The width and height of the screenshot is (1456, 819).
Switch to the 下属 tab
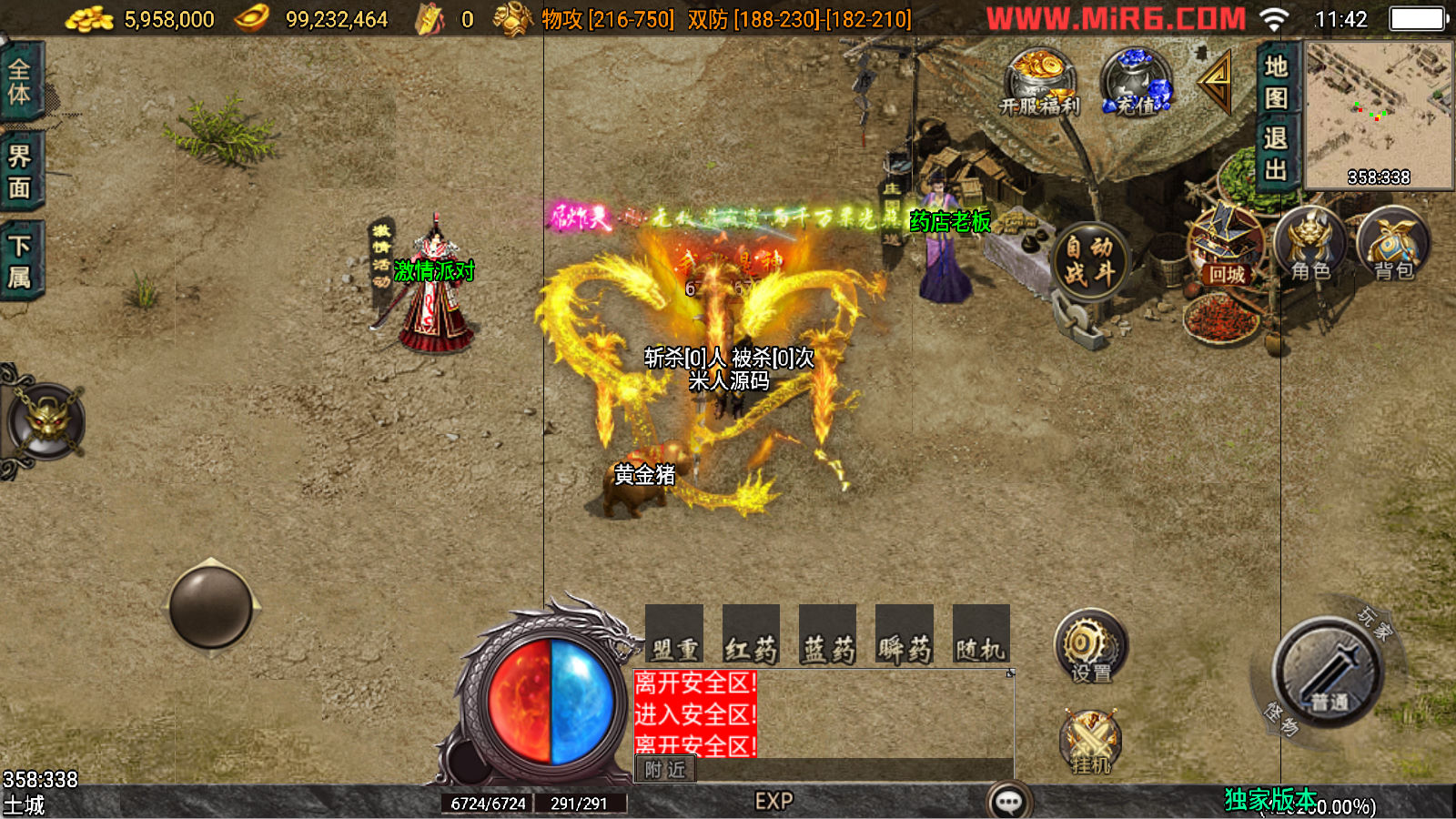20,261
